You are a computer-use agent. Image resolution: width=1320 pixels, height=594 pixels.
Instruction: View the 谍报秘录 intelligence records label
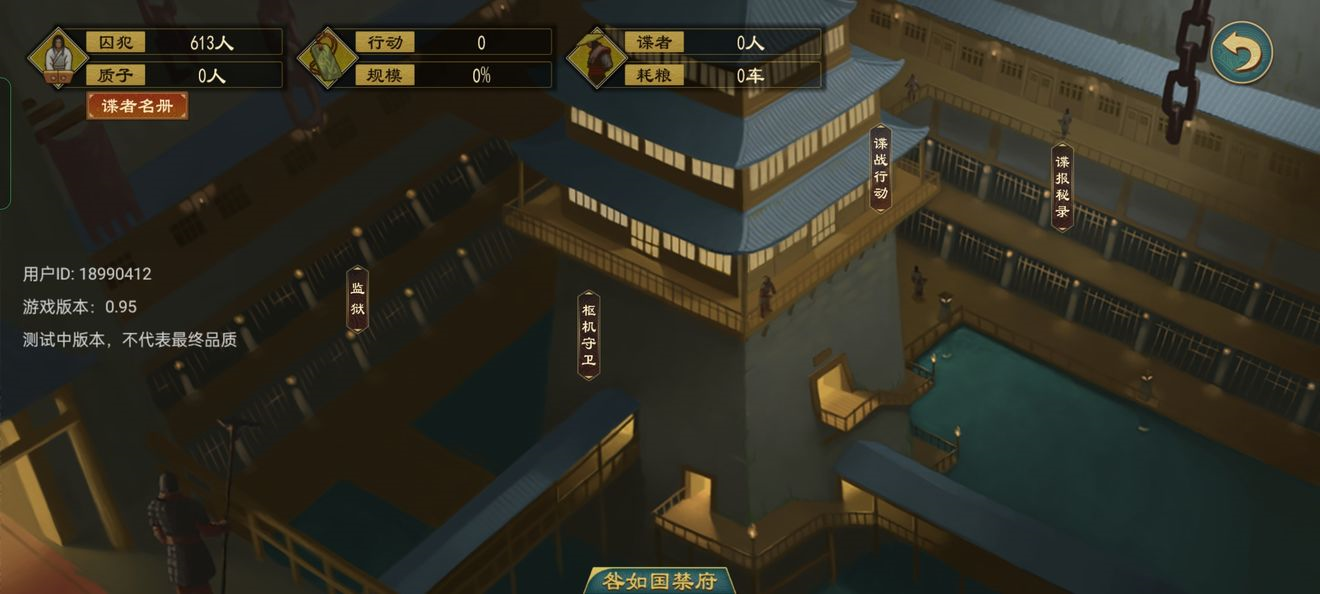click(1062, 187)
